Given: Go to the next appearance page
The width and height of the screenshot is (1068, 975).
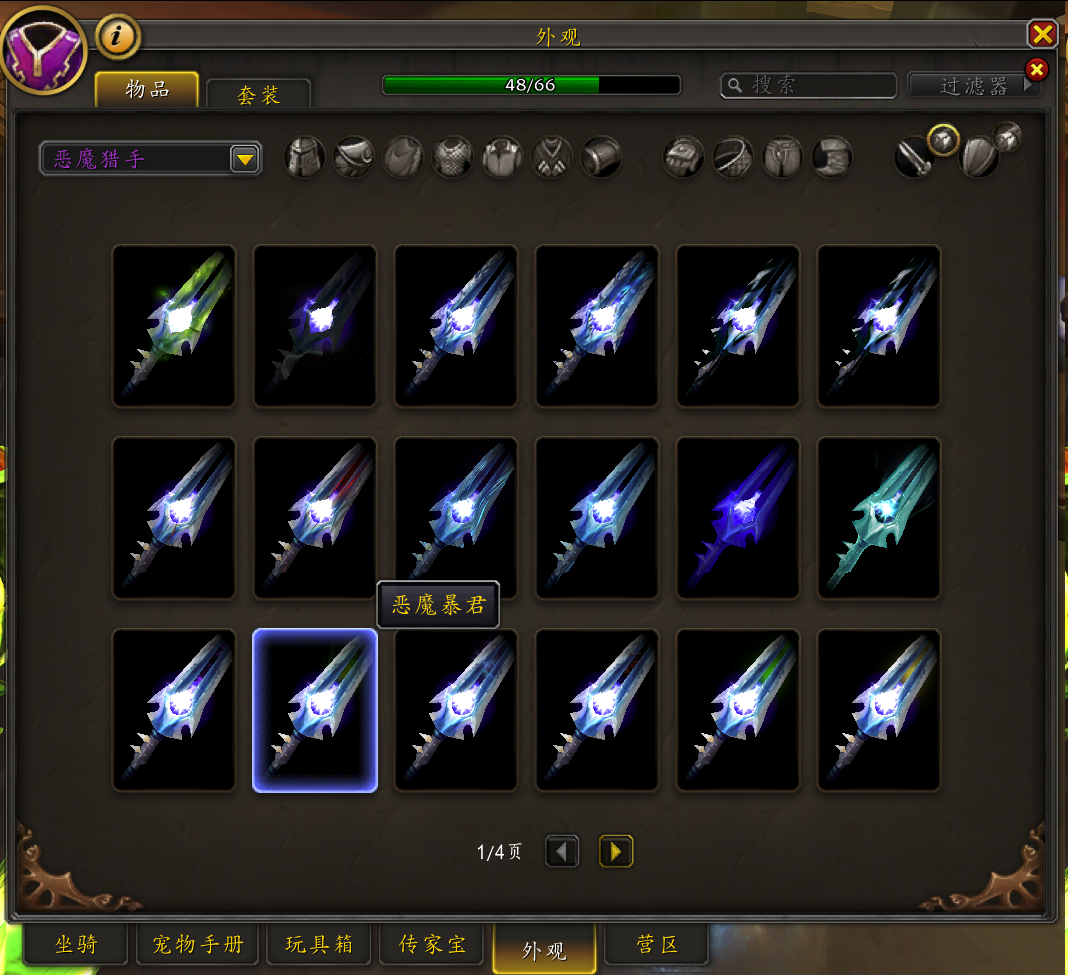Looking at the screenshot, I should click(616, 852).
